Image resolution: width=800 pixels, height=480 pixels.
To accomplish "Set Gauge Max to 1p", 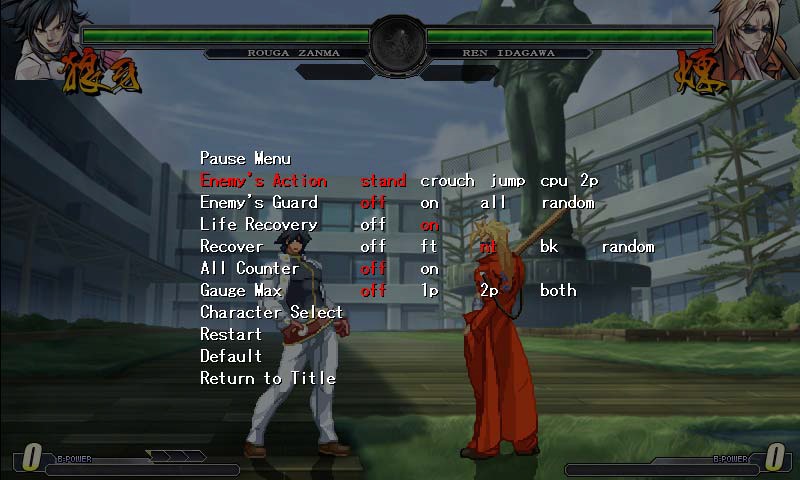I will click(x=429, y=291).
